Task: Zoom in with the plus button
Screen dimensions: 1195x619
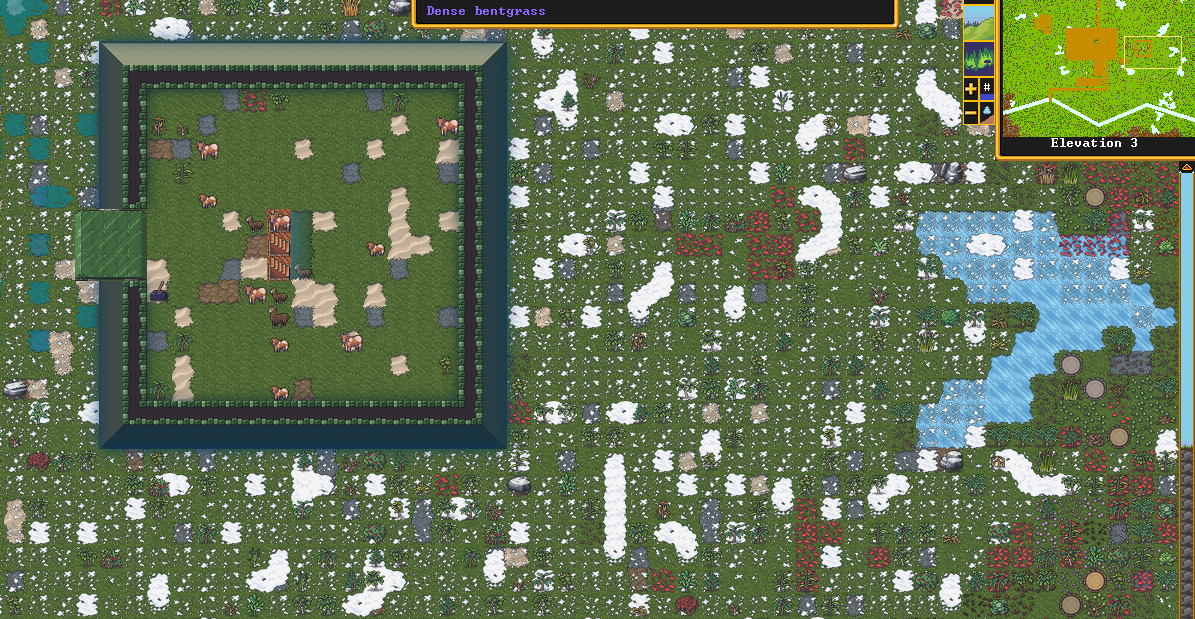Action: coord(971,89)
